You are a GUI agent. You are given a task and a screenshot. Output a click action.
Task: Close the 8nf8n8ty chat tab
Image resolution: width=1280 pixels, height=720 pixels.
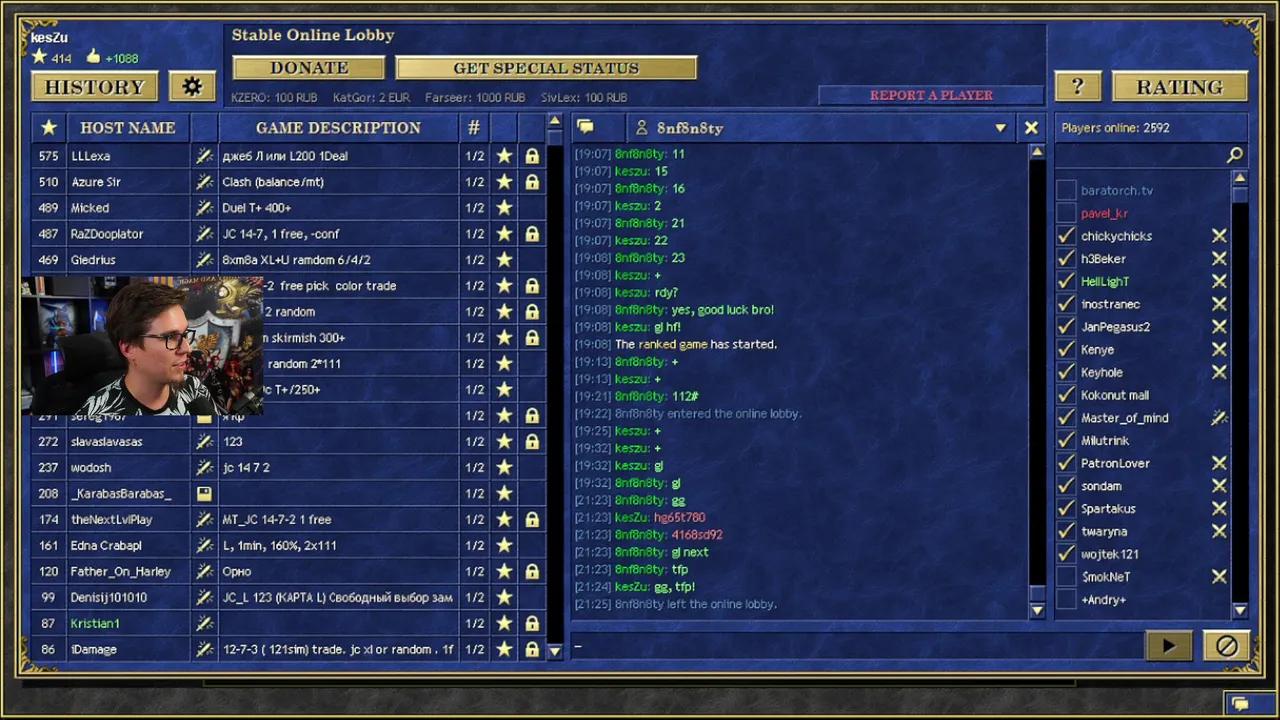[x=1031, y=128]
